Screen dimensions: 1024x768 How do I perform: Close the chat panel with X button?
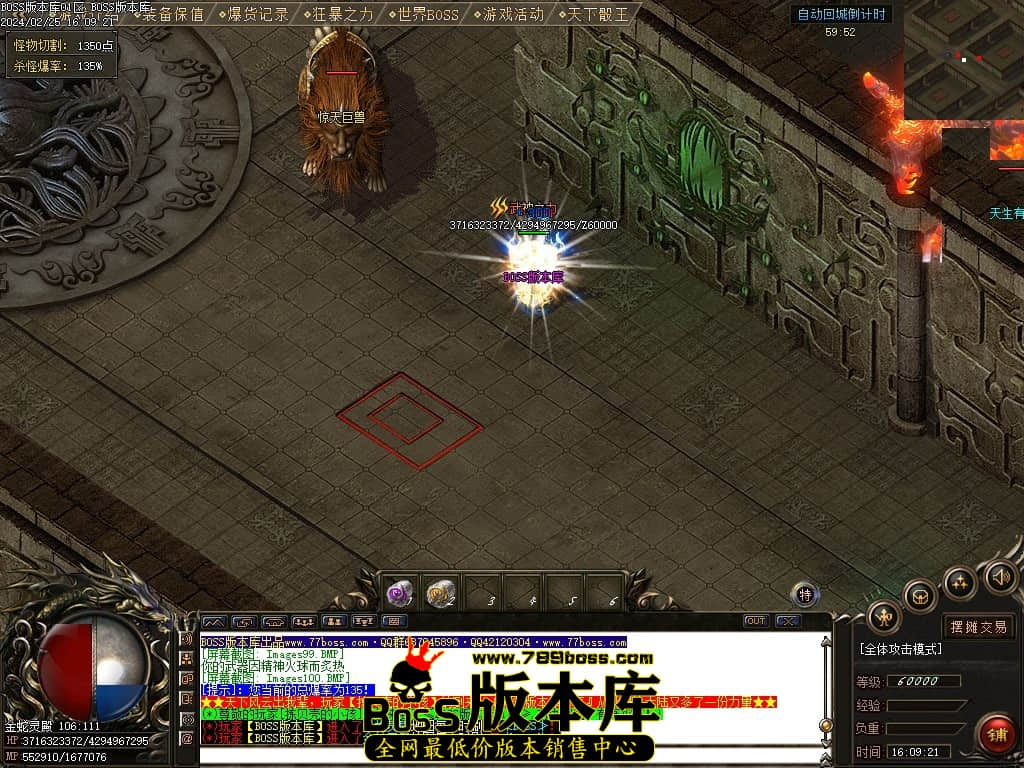click(x=788, y=621)
